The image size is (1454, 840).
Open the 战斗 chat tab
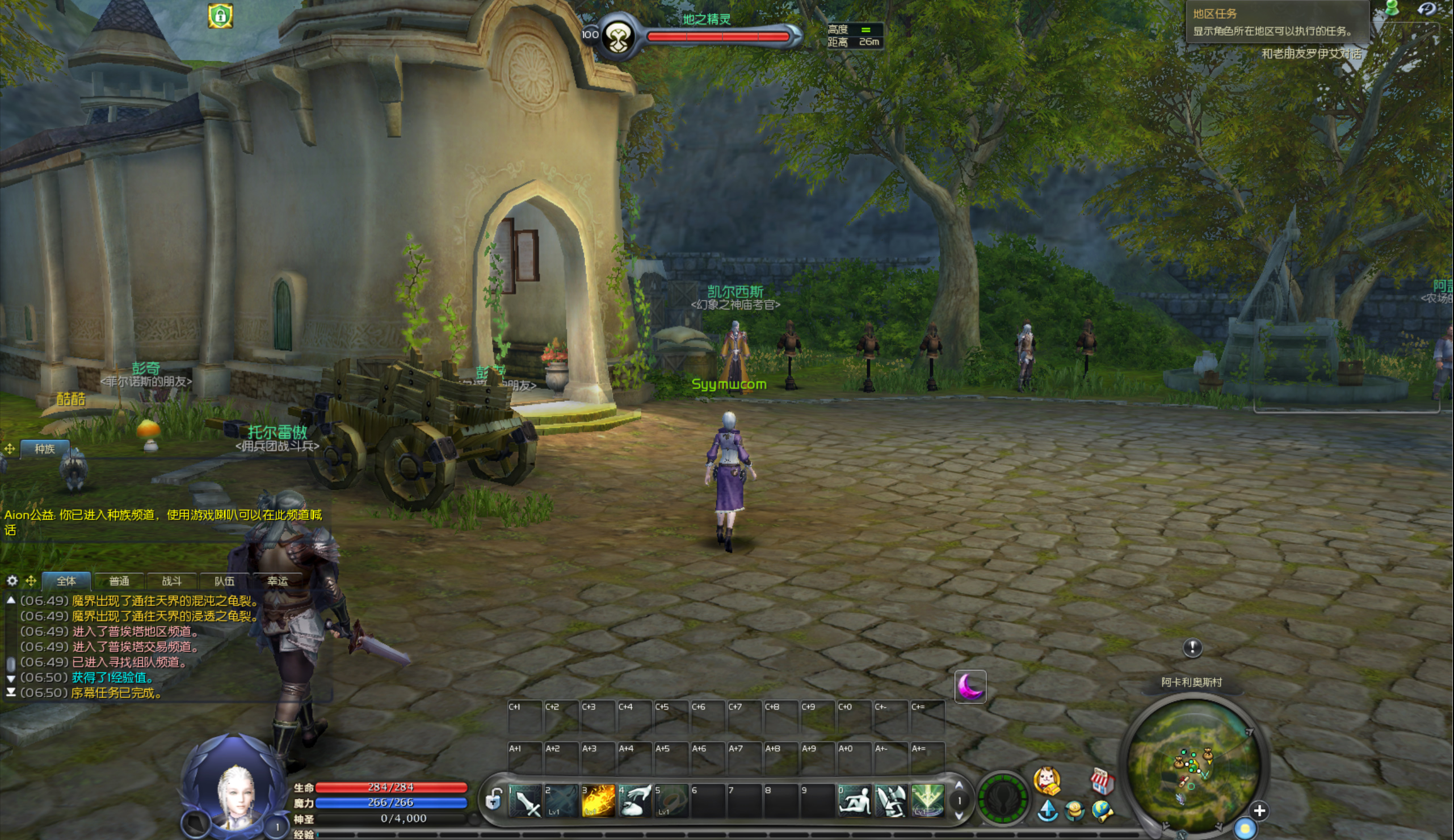171,581
